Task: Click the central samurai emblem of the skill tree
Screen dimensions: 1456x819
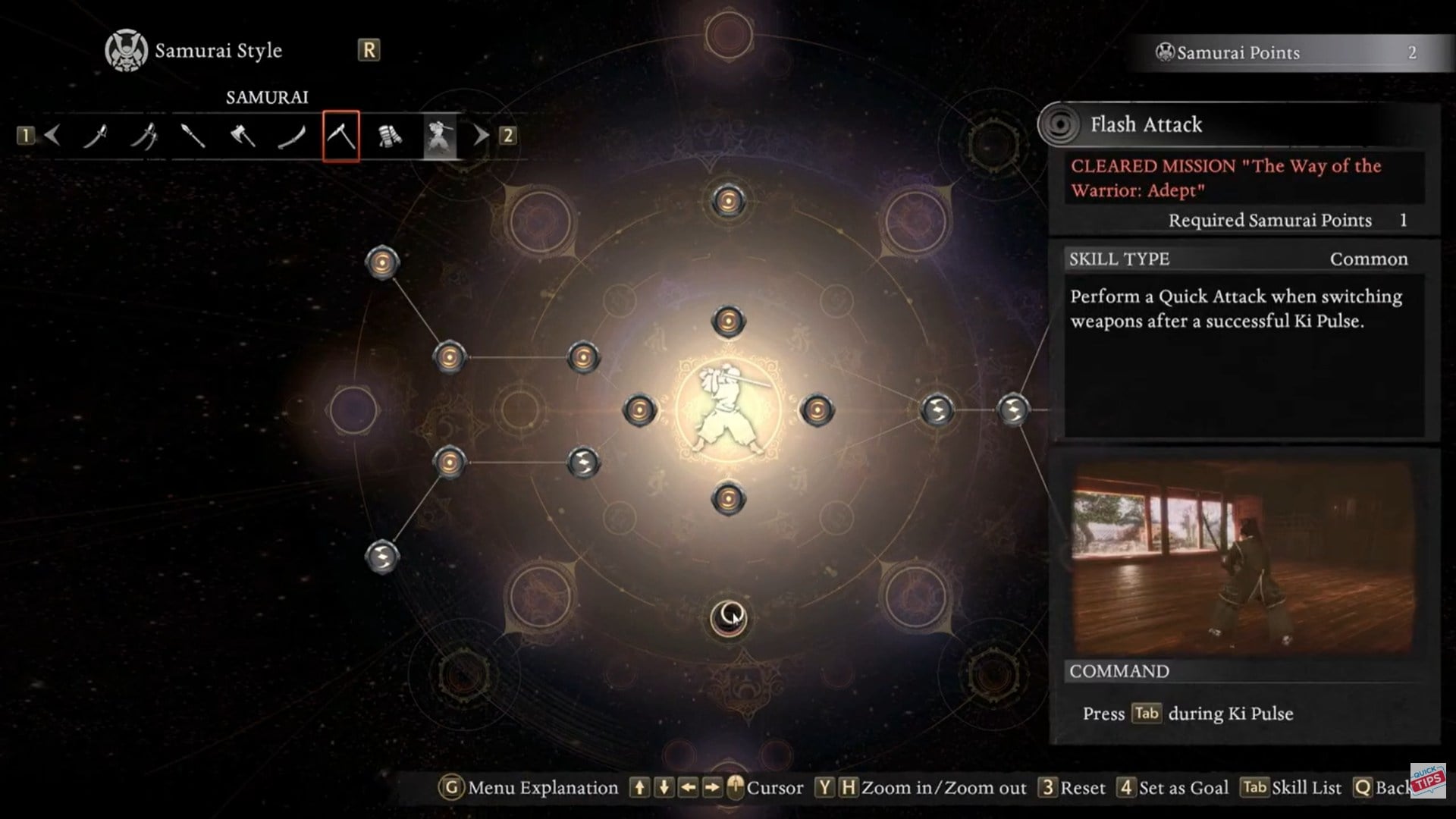Action: (x=728, y=410)
